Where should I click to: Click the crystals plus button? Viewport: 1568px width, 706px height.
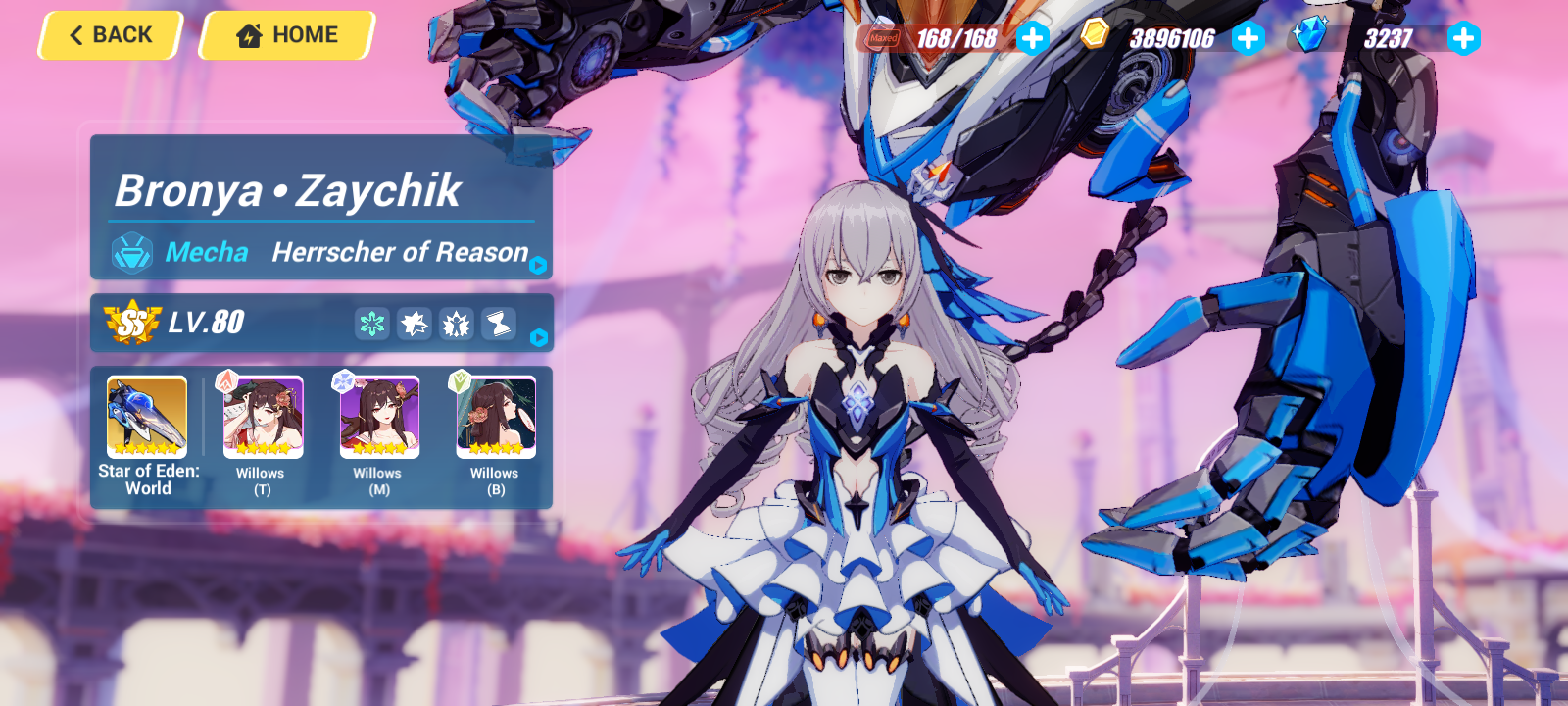click(x=1463, y=39)
